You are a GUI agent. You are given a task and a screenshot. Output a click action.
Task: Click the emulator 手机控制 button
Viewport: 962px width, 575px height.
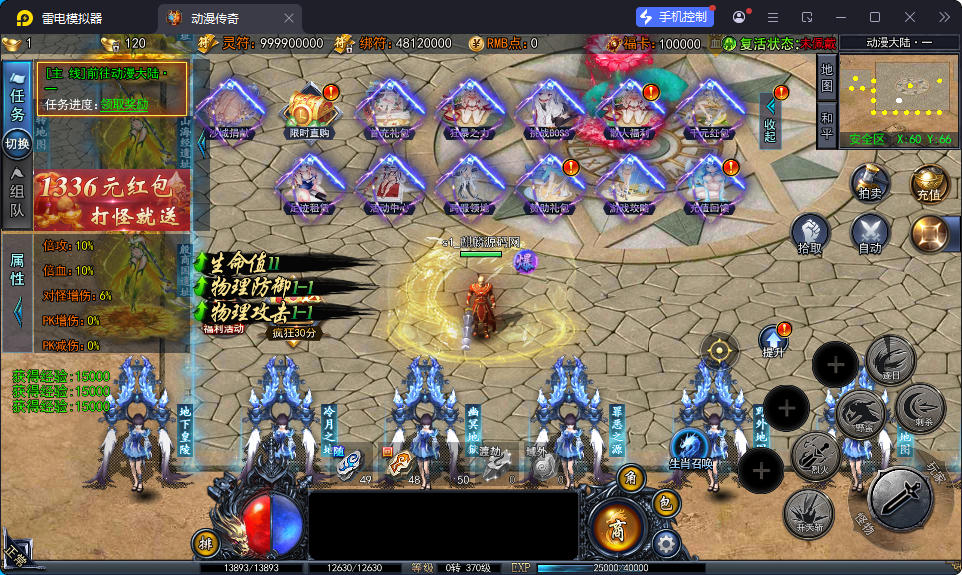(675, 17)
